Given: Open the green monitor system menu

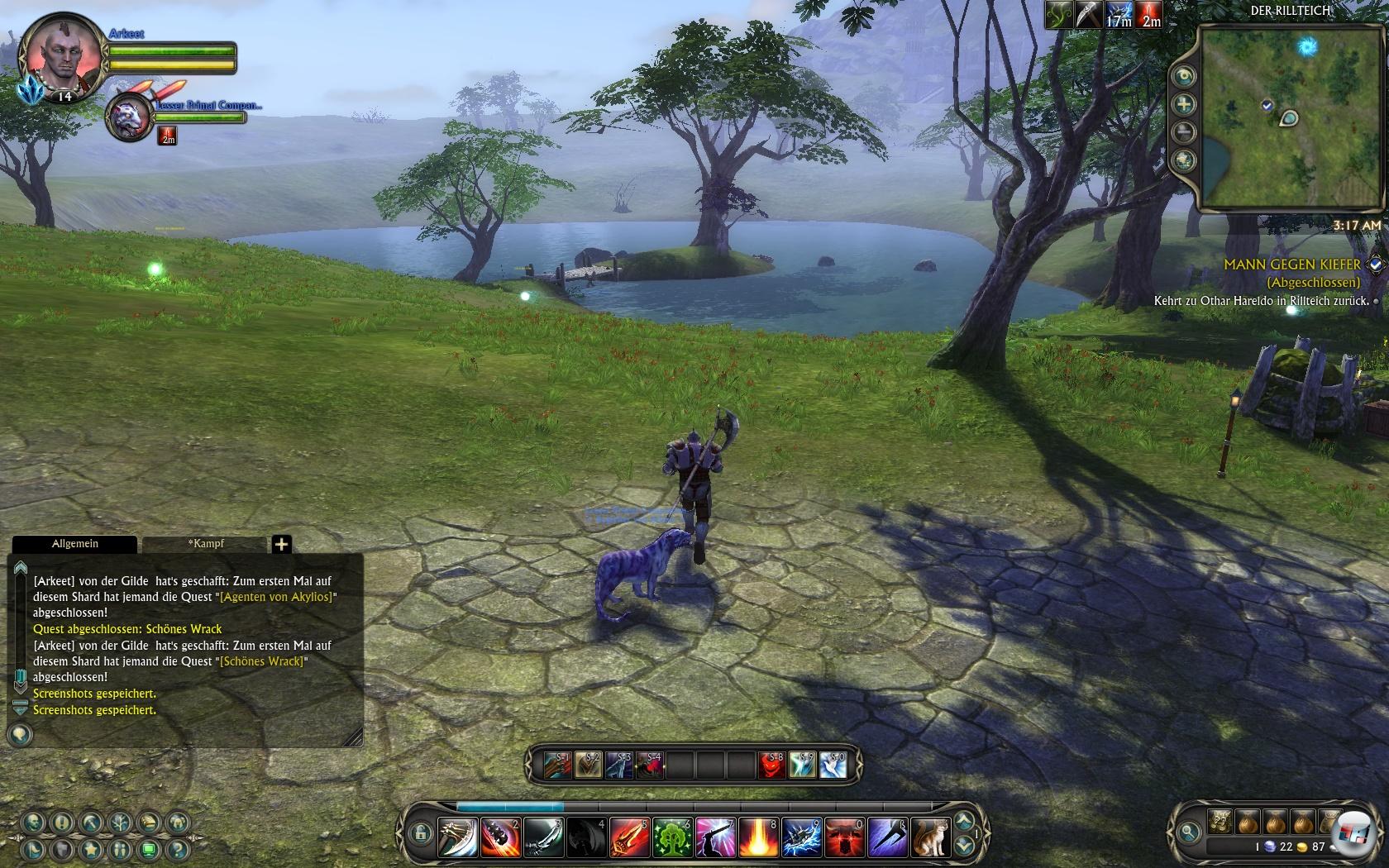Looking at the screenshot, I should [x=148, y=849].
